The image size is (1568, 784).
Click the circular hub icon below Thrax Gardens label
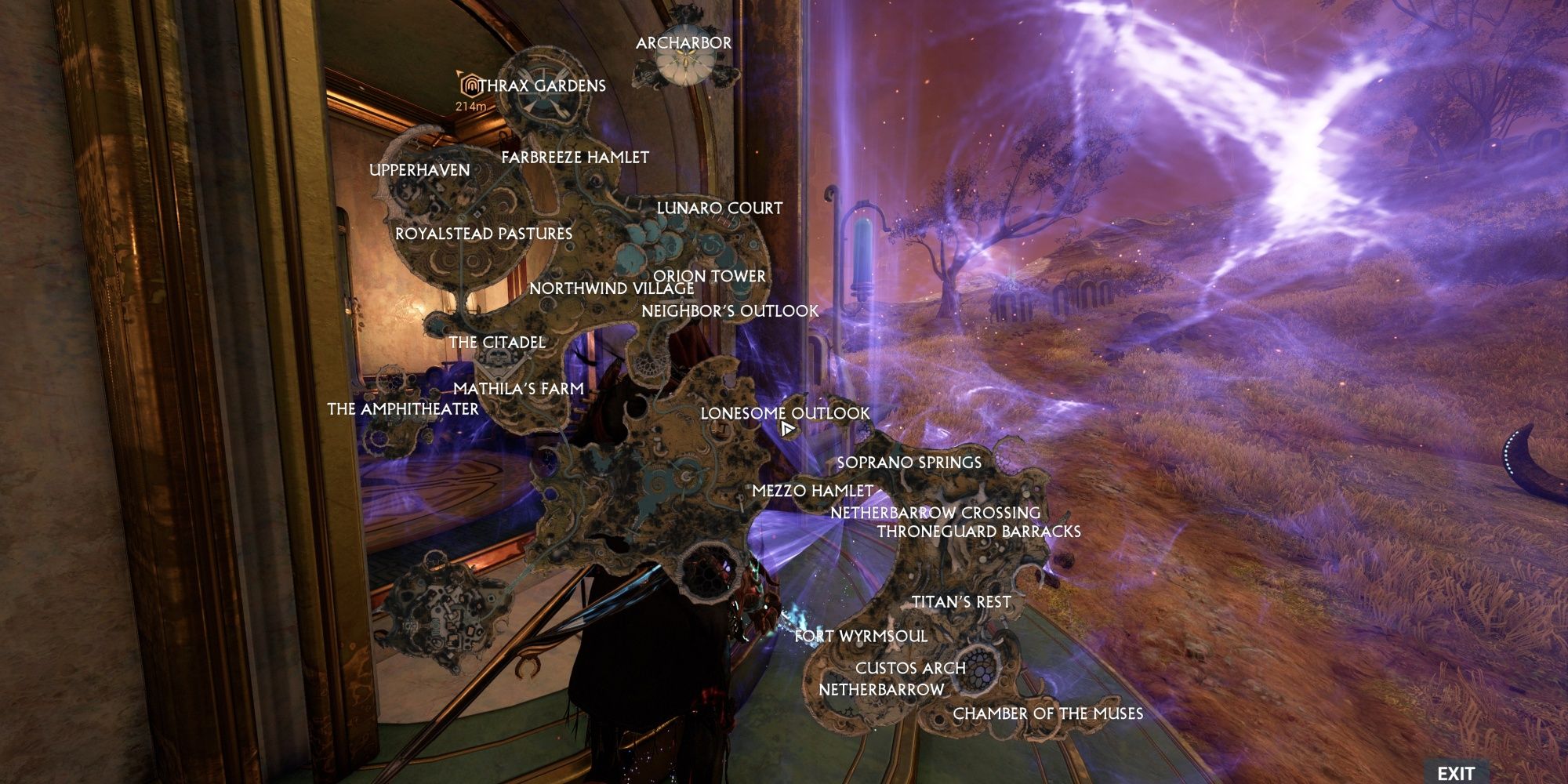[545, 94]
